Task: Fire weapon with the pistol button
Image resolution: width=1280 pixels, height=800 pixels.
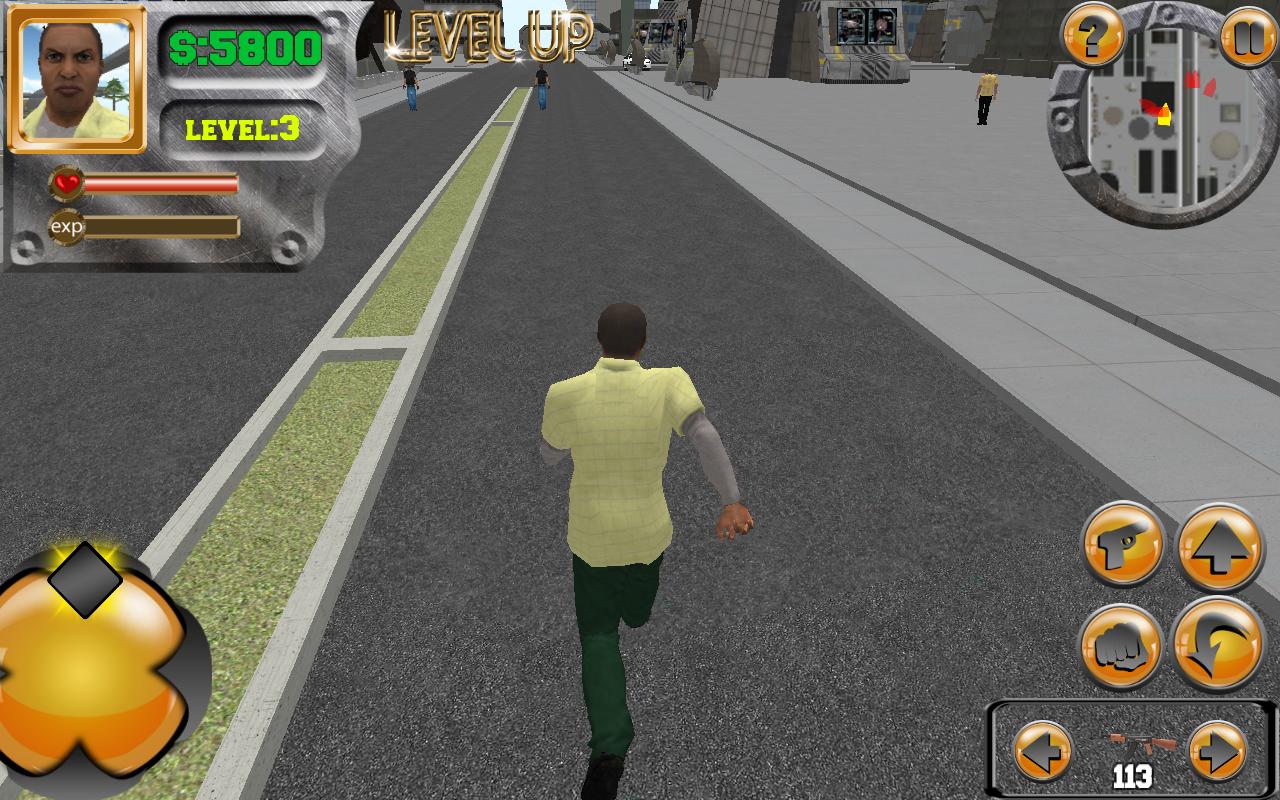Action: [x=1124, y=545]
